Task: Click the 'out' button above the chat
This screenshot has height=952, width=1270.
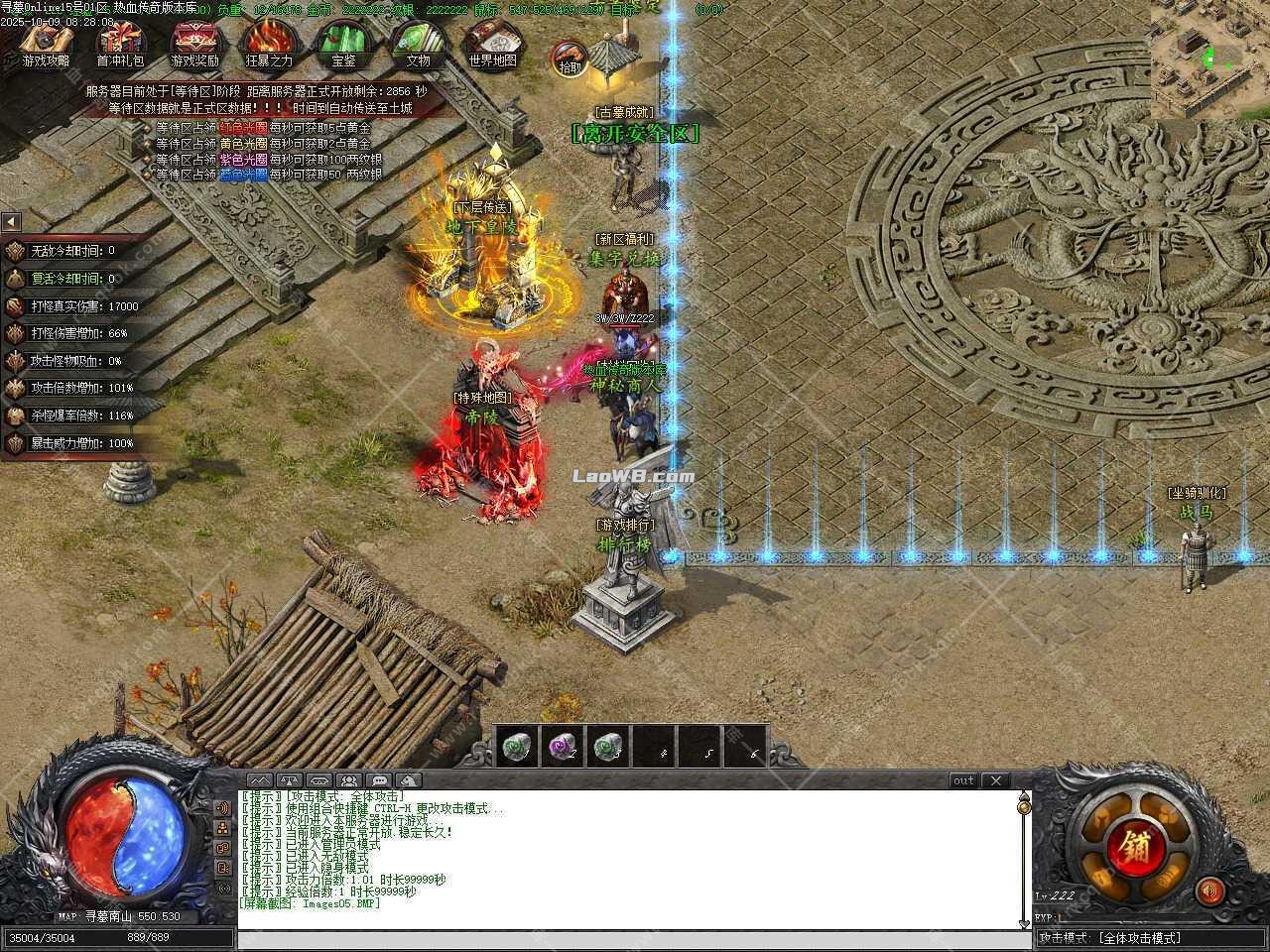Action: 963,780
